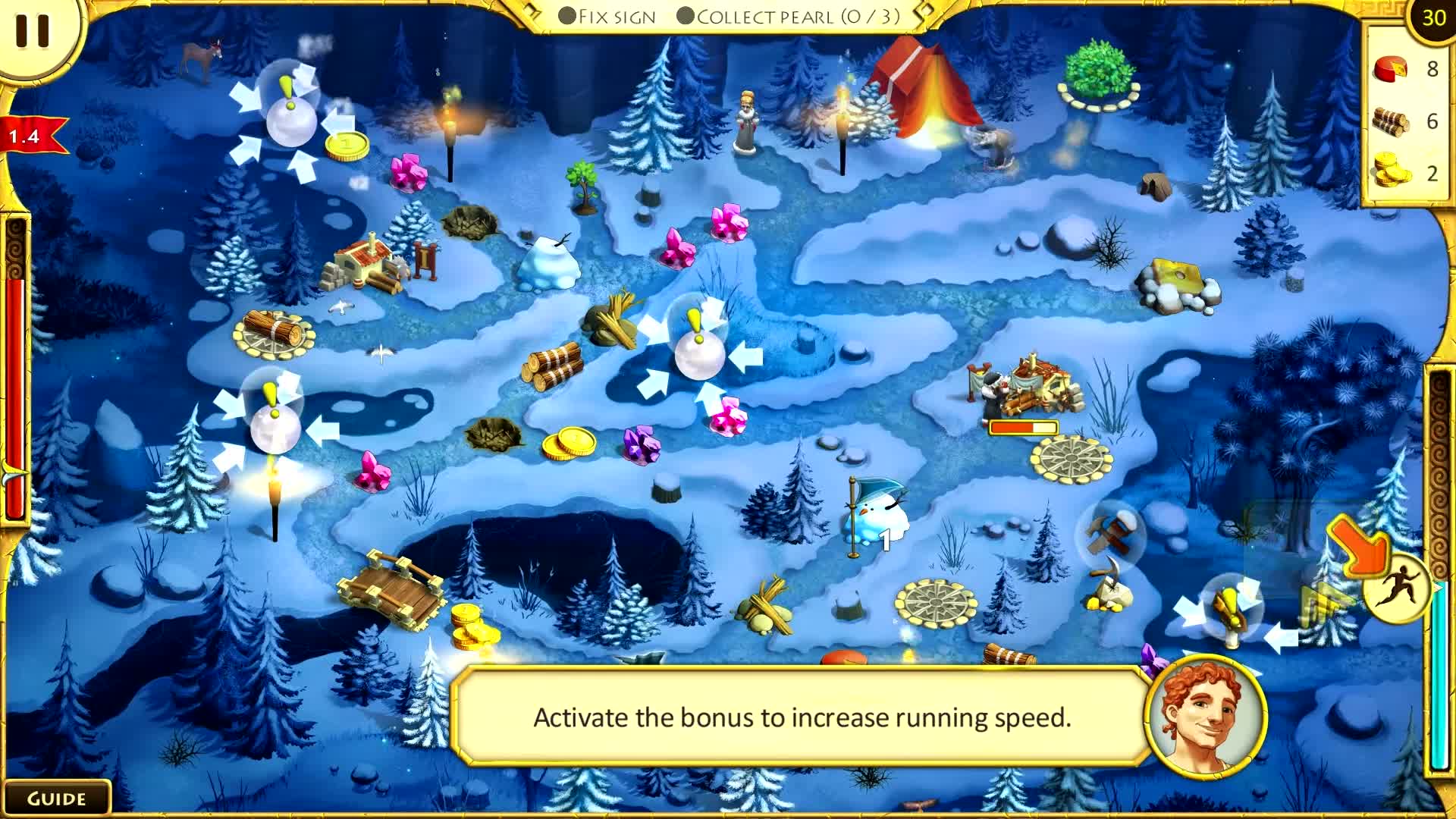Pause the game
Image resolution: width=1456 pixels, height=819 pixels.
coord(32,30)
